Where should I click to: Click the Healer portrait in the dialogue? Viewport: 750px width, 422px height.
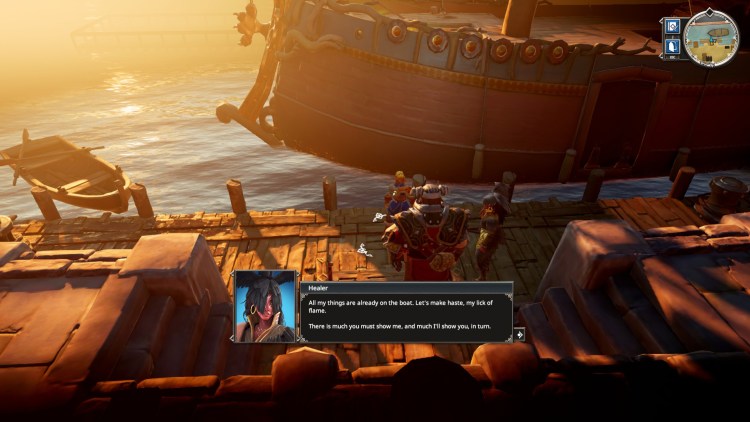(265, 307)
